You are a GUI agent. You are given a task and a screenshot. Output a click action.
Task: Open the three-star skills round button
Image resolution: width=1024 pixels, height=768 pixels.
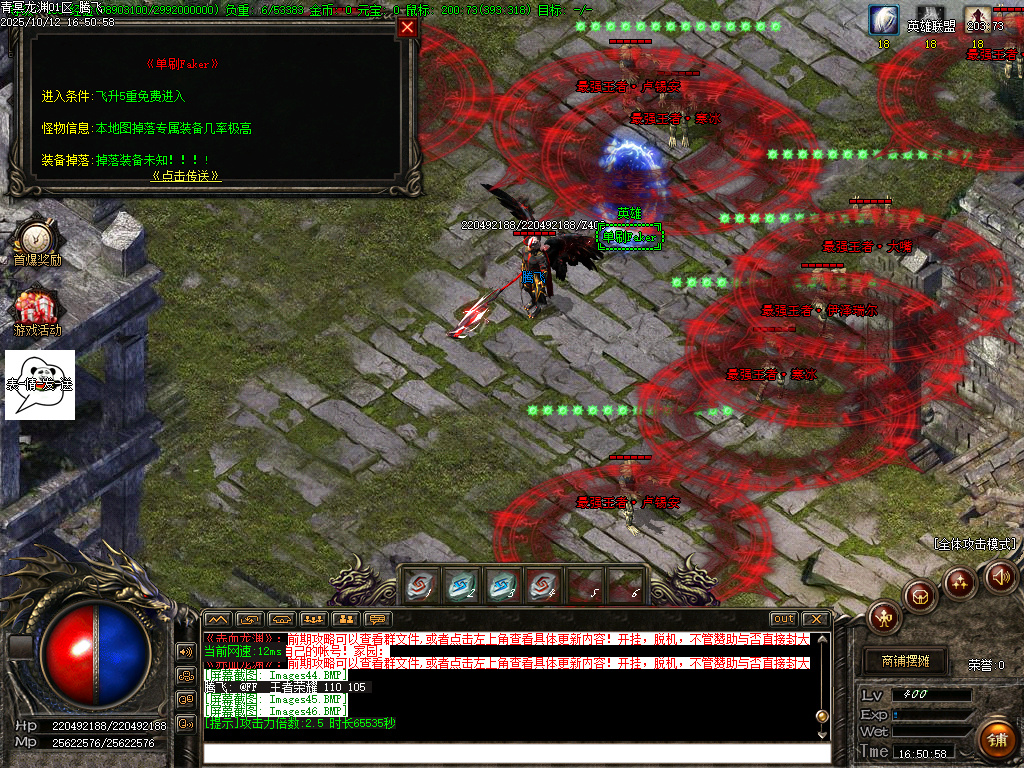pos(960,581)
